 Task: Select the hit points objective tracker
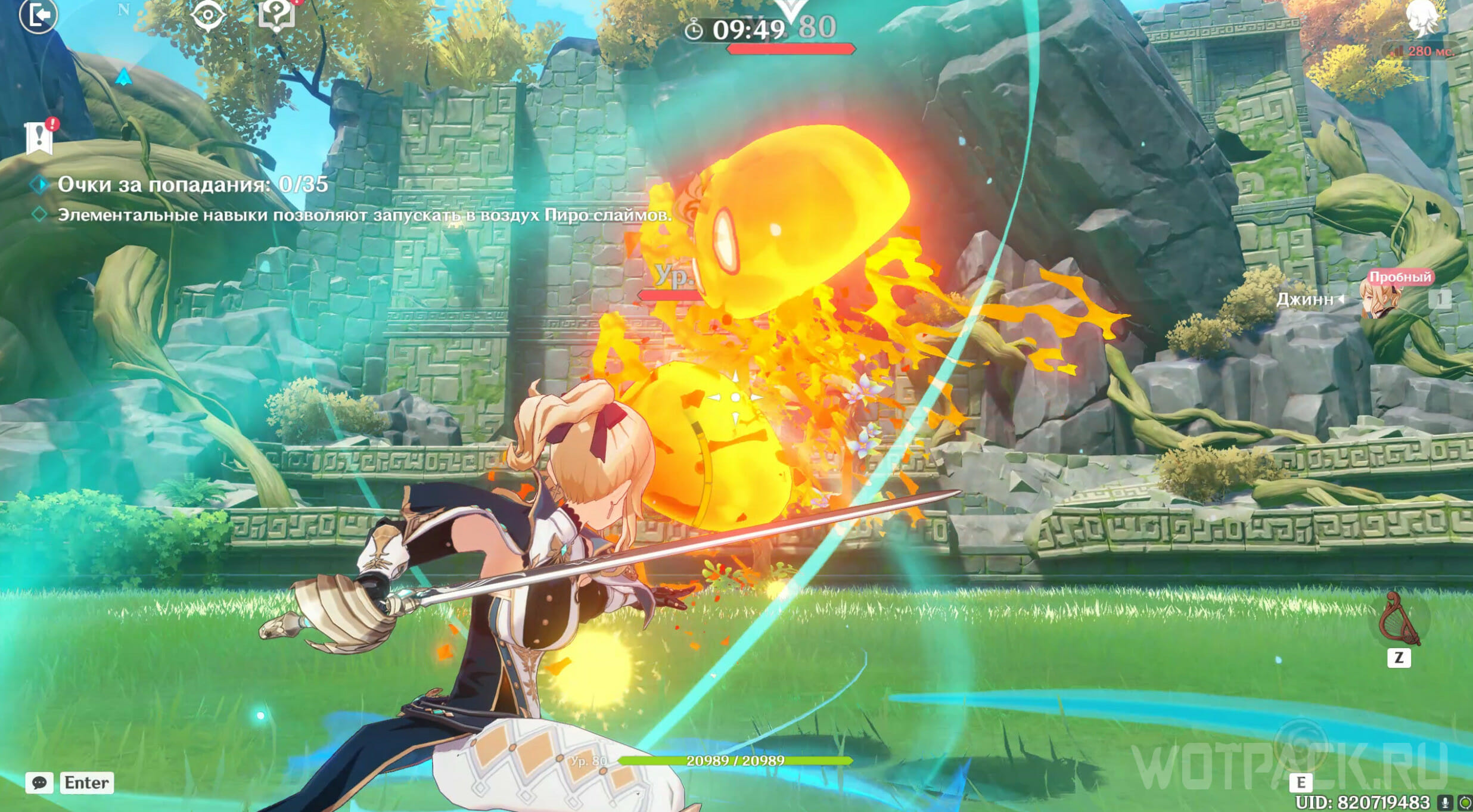(192, 185)
